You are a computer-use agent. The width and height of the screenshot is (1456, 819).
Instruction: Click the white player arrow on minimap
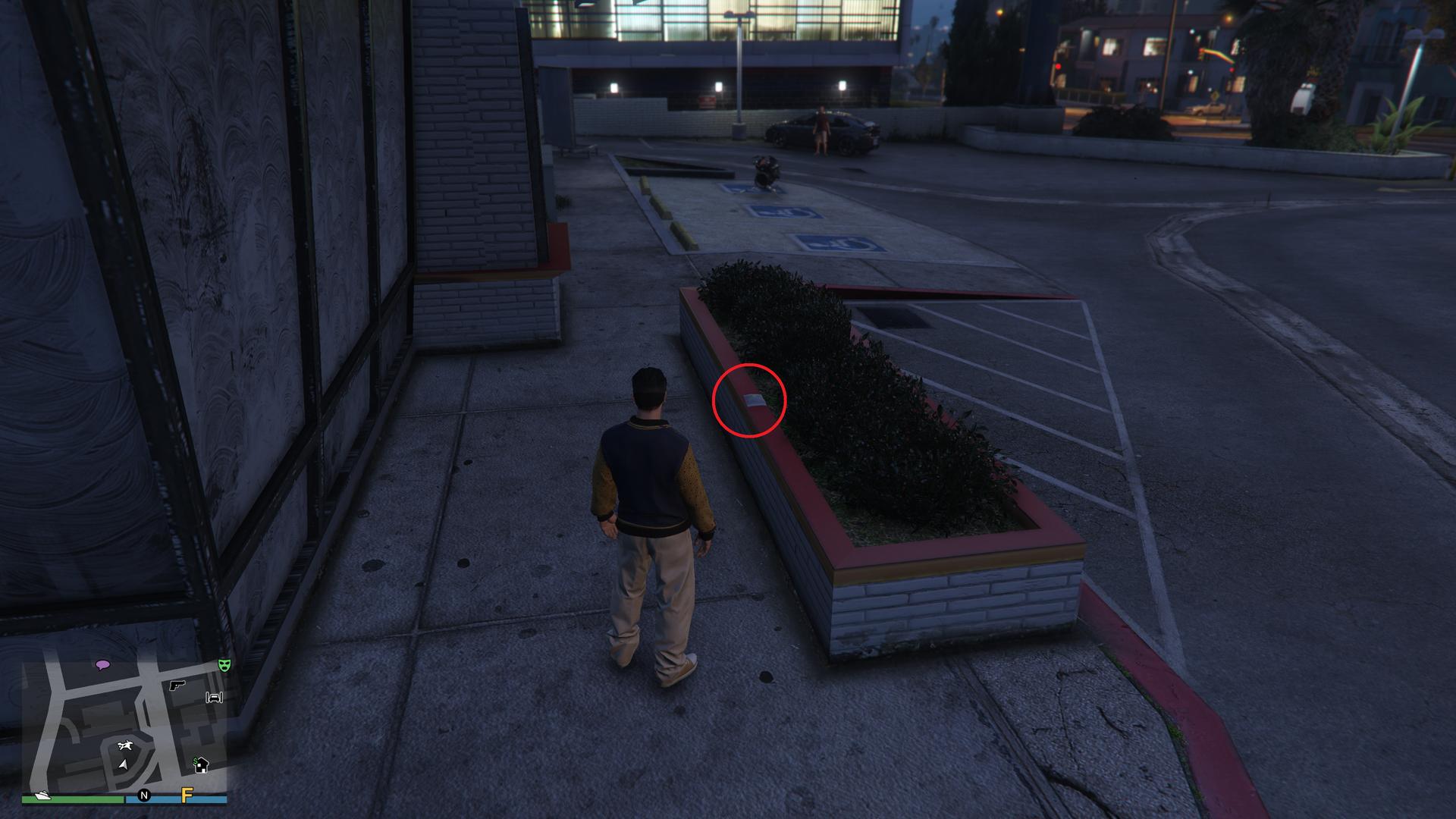click(x=122, y=764)
